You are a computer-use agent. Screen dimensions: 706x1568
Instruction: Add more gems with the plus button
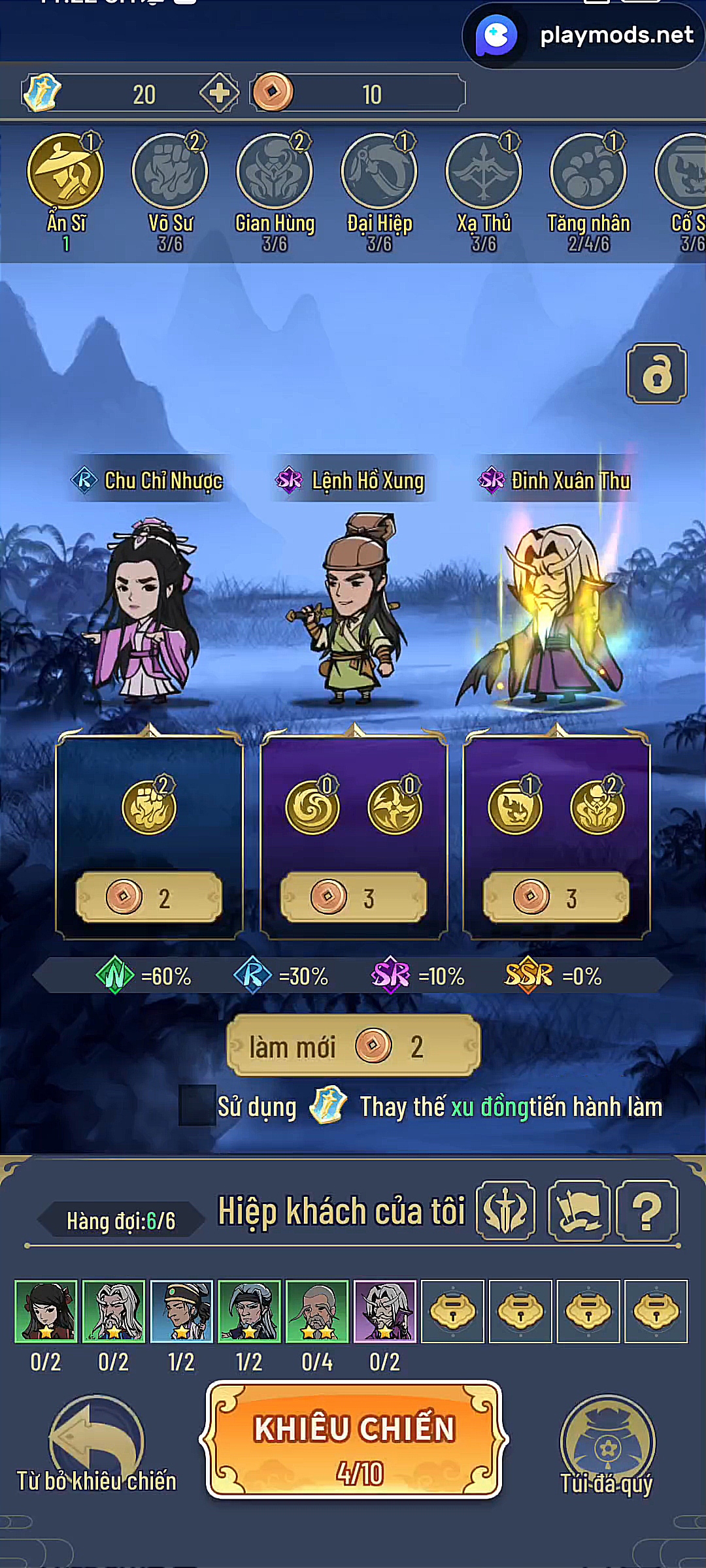coord(219,93)
